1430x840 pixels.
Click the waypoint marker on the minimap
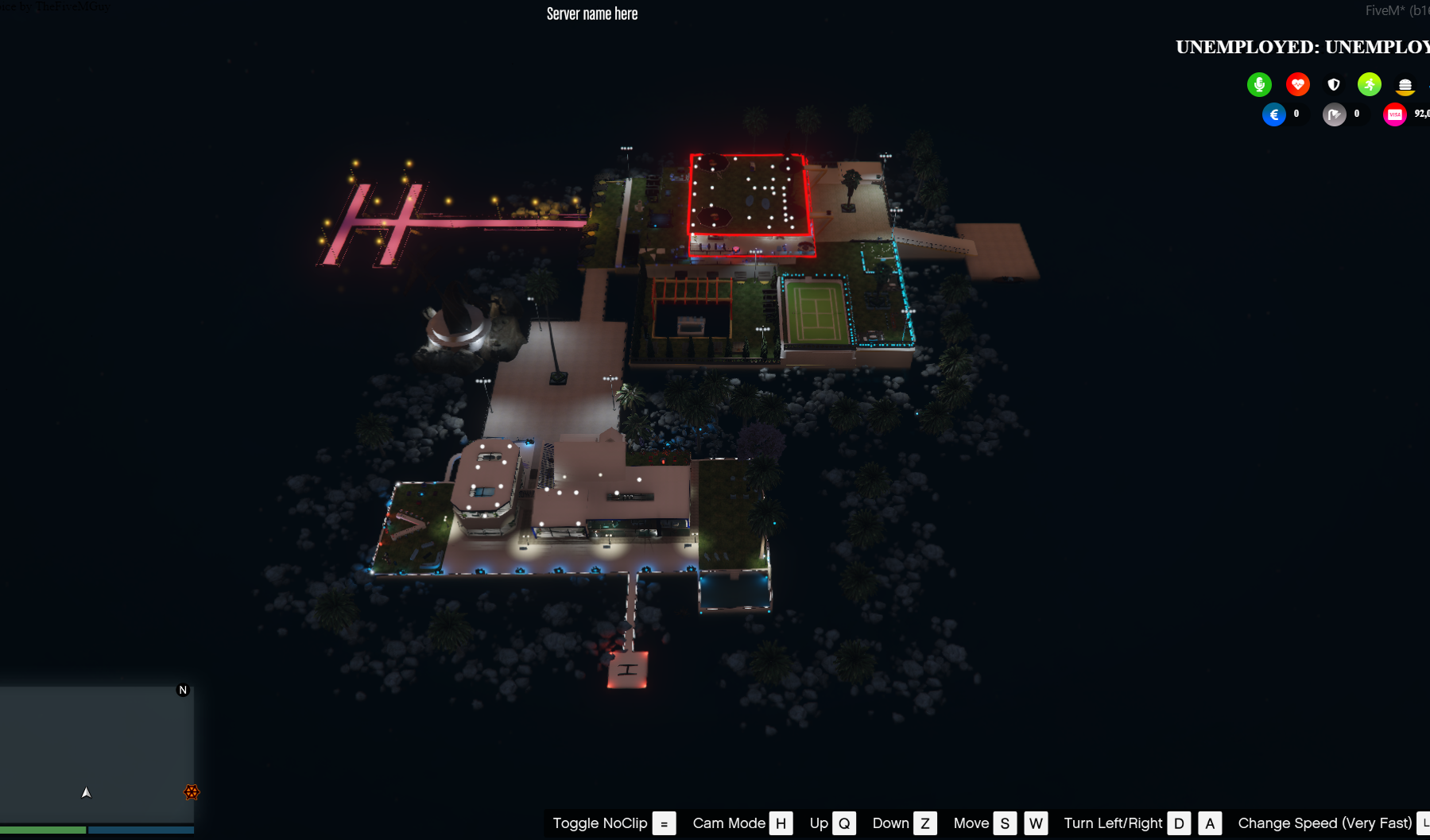(x=192, y=792)
